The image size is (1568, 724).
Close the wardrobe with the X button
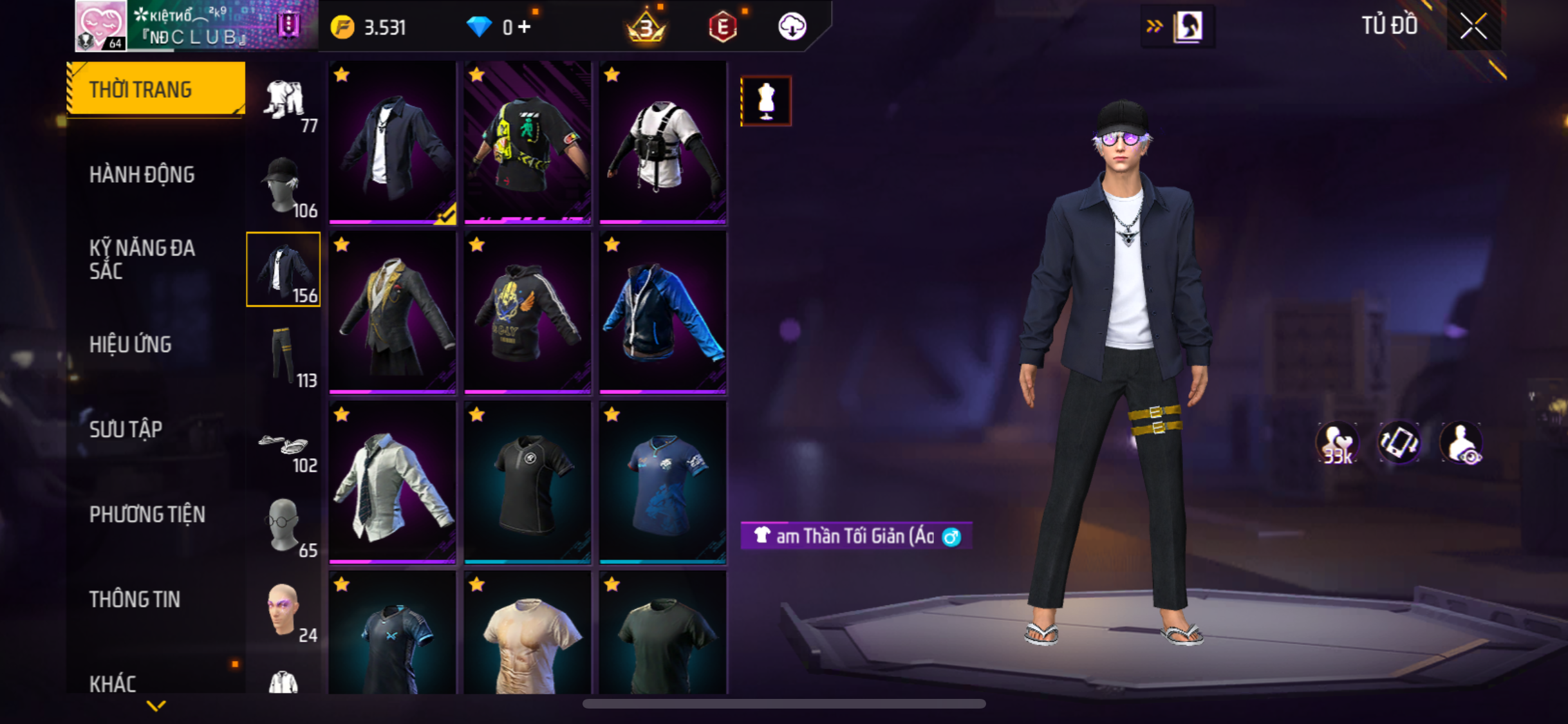1473,26
